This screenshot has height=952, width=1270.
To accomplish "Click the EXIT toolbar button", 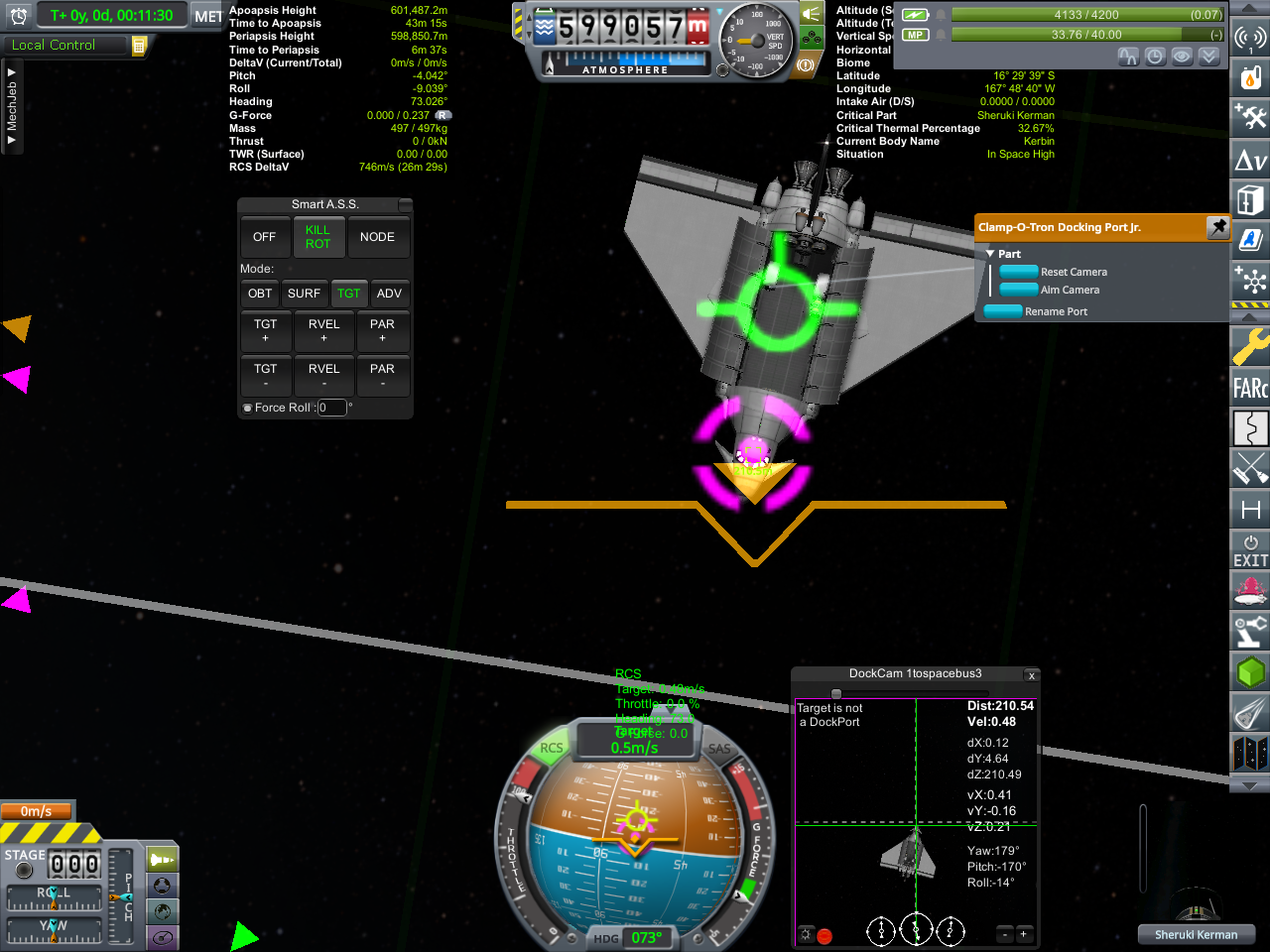I will [x=1250, y=551].
